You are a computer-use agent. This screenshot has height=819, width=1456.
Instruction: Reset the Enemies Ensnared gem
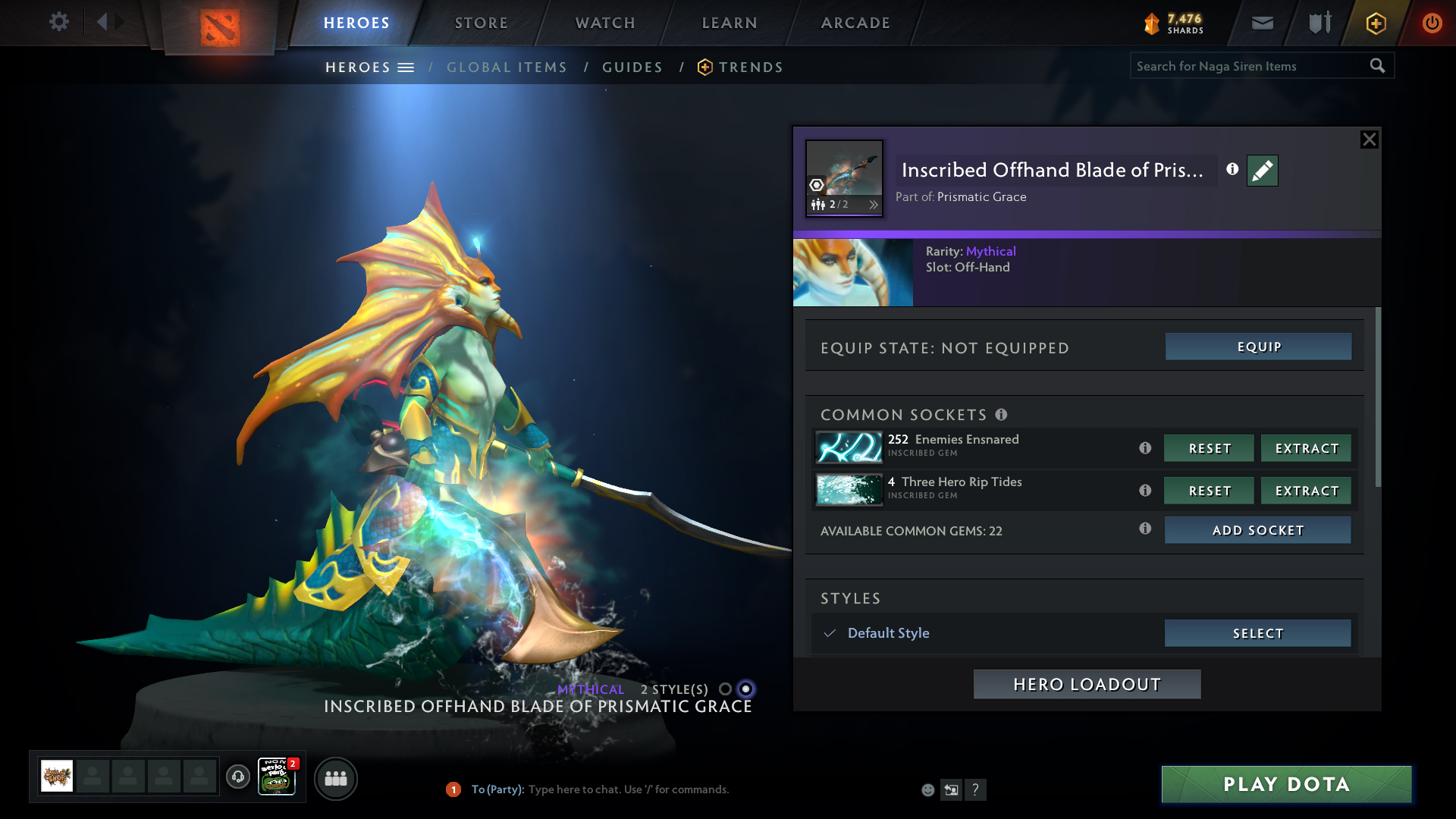click(x=1209, y=448)
